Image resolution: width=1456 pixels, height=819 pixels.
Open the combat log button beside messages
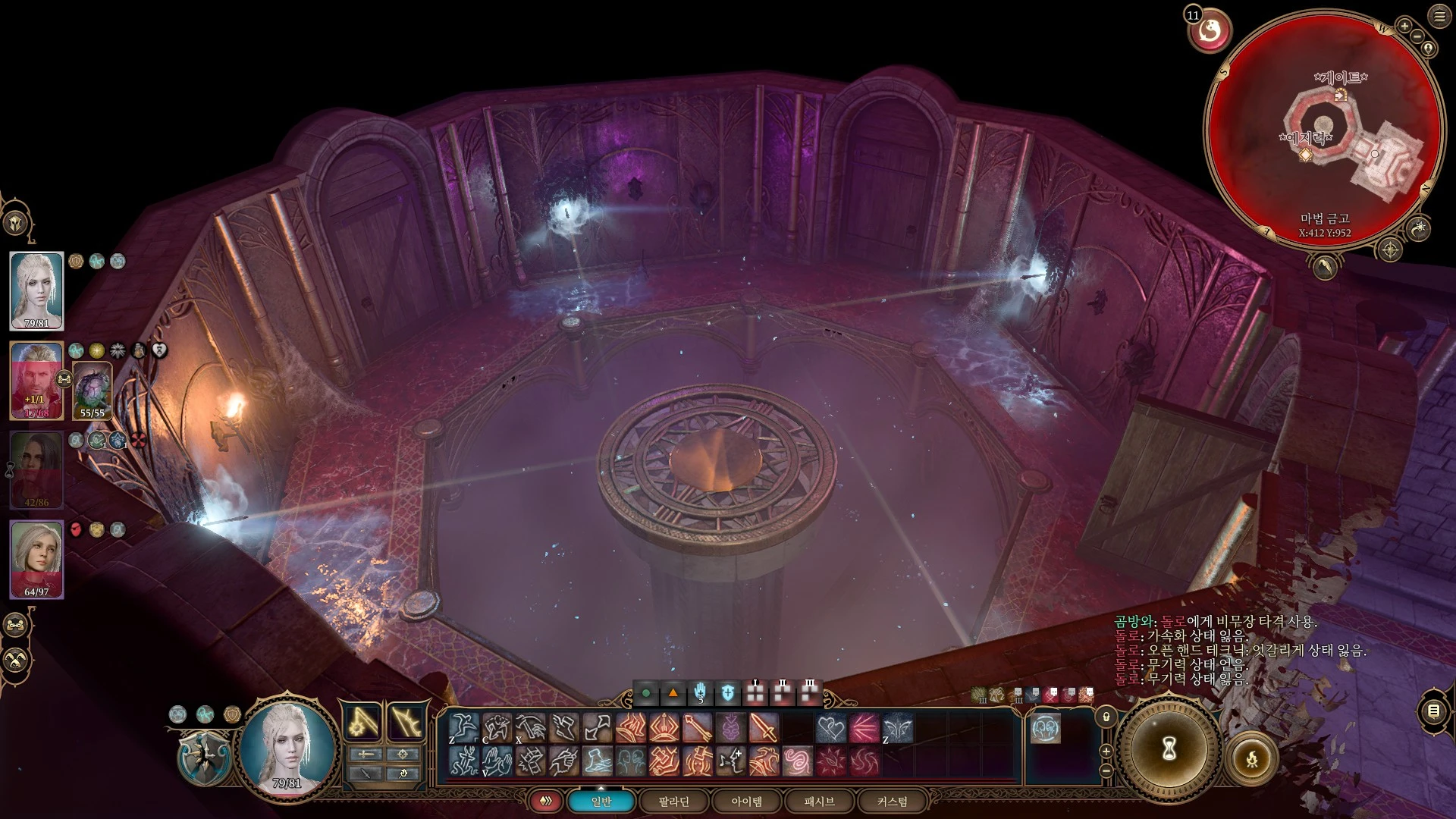[1433, 711]
